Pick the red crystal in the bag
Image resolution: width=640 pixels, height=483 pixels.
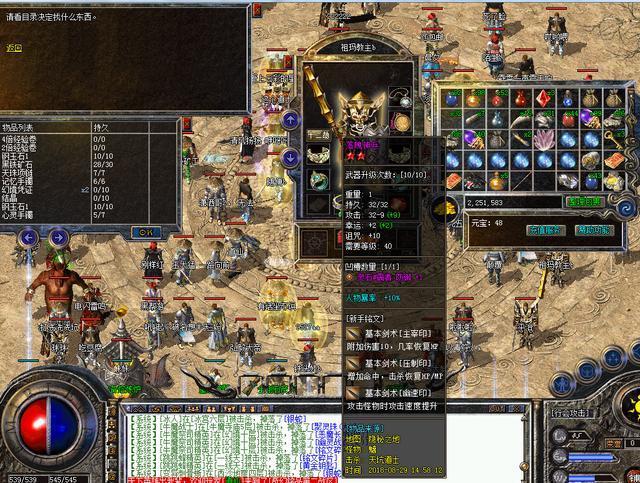pos(544,99)
